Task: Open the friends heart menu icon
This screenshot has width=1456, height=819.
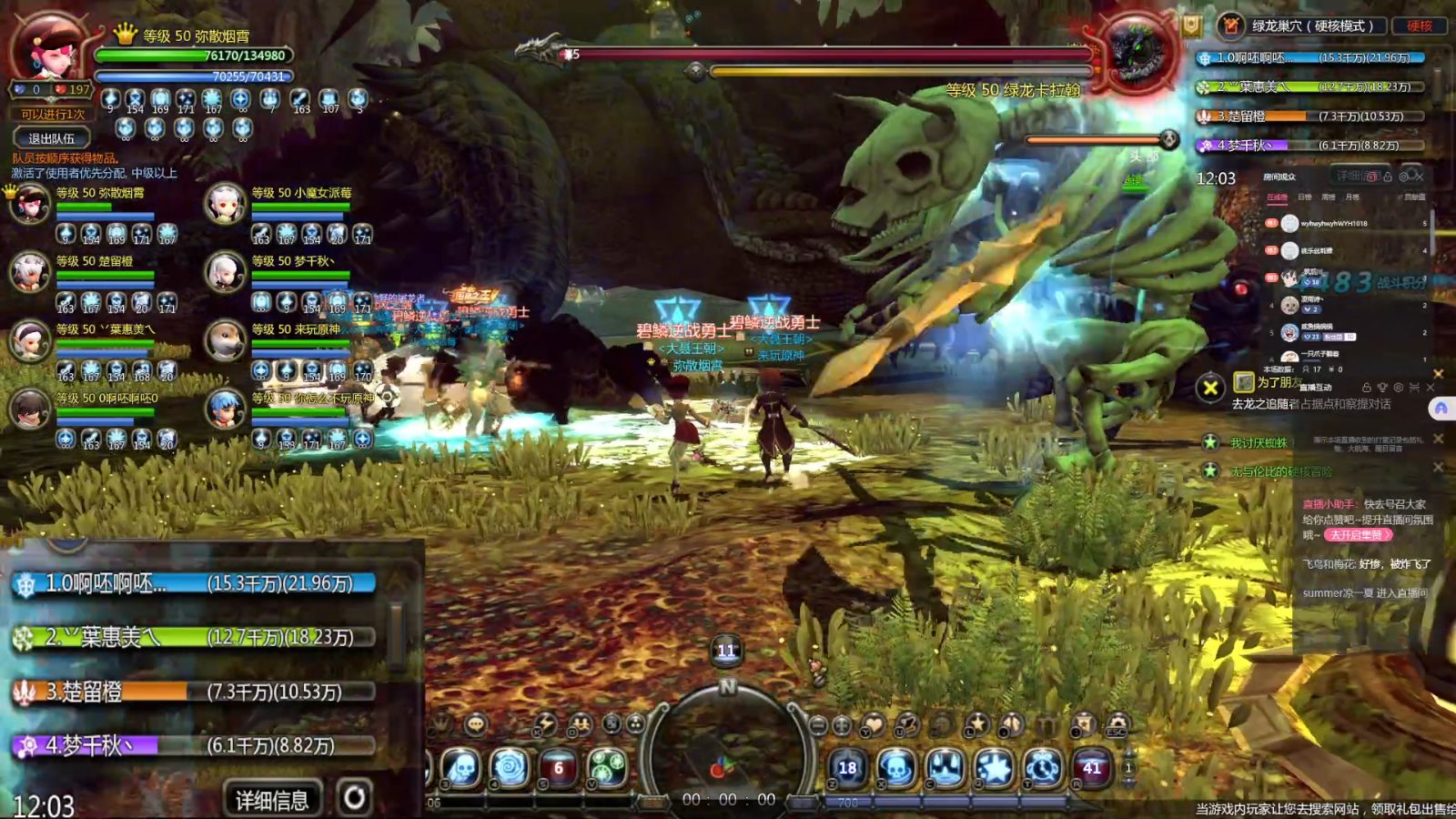Action: tap(873, 725)
